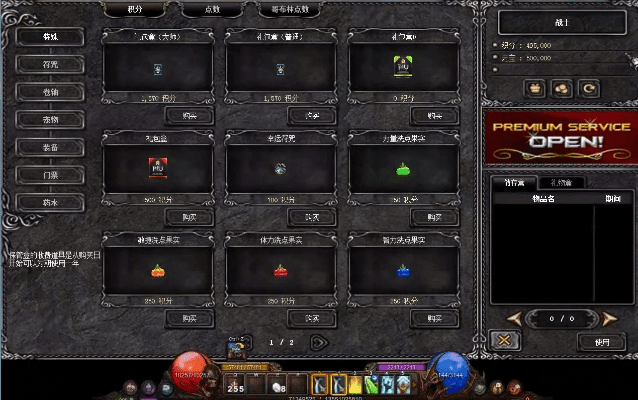The width and height of the screenshot is (638, 400).
Task: Switch to the 积分 currency tab
Action: (135, 9)
